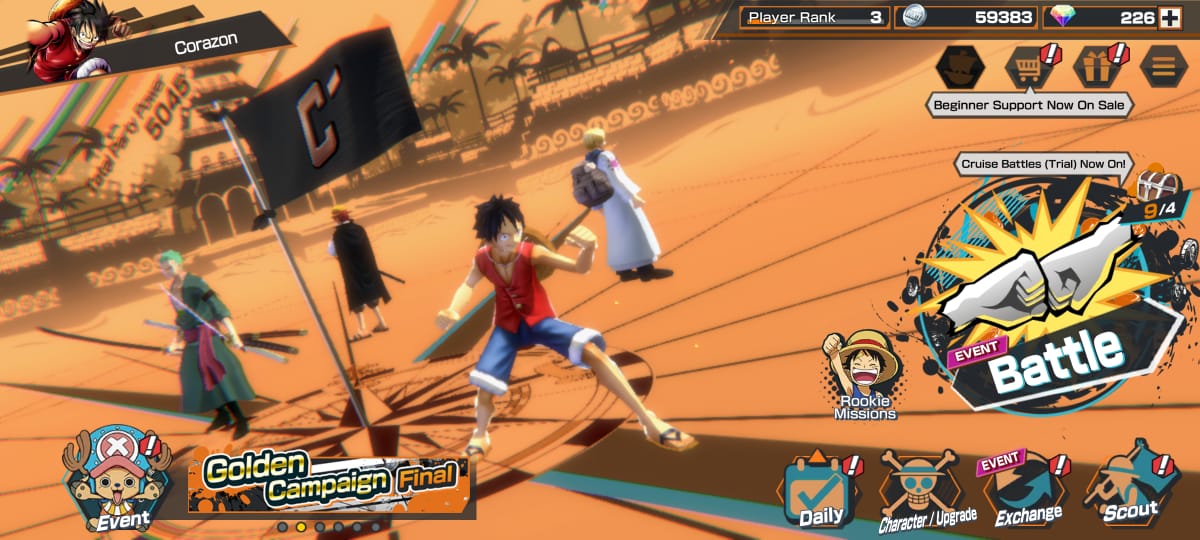Open Corazon player profile
1200x540 pixels.
click(x=150, y=45)
